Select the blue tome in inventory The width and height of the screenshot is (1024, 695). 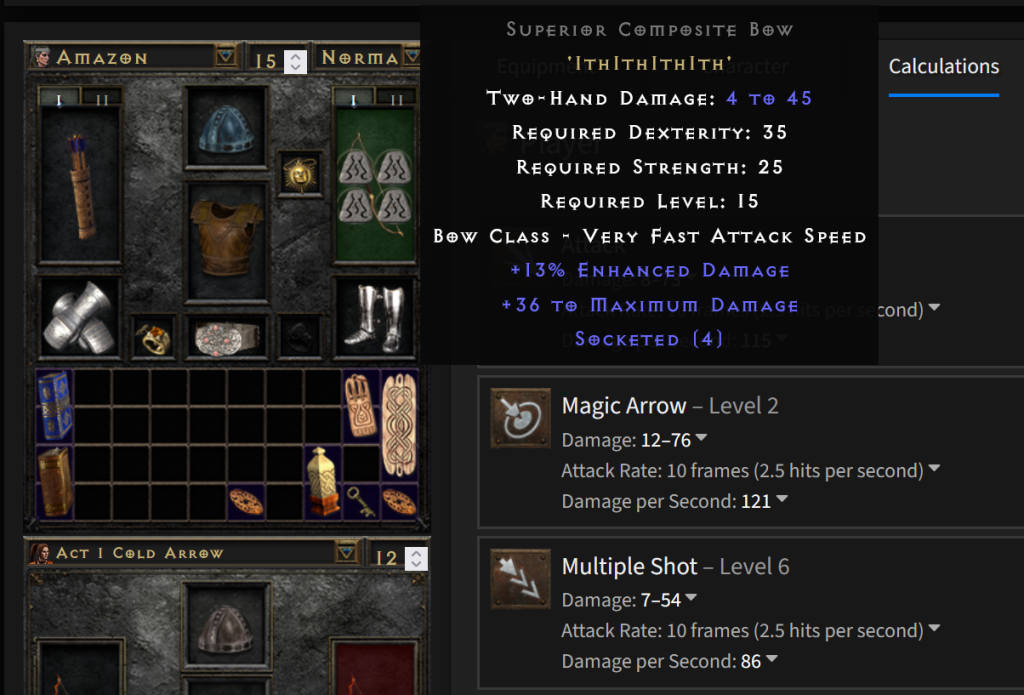(55, 405)
